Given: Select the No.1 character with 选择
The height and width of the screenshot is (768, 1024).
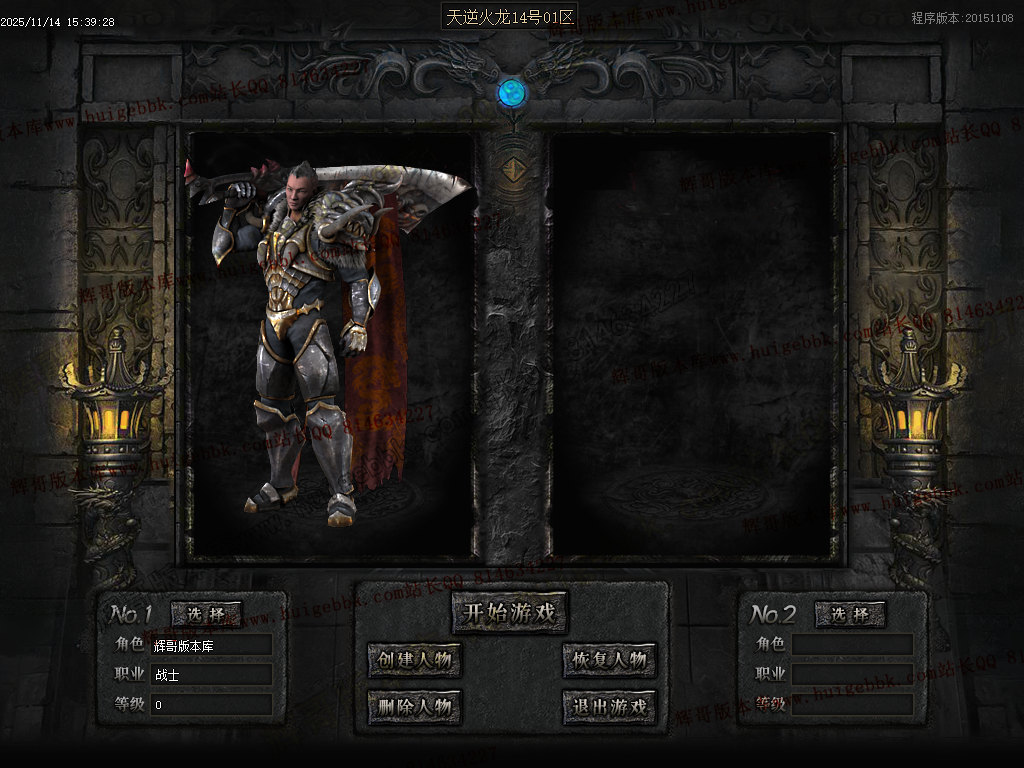Looking at the screenshot, I should tap(206, 614).
